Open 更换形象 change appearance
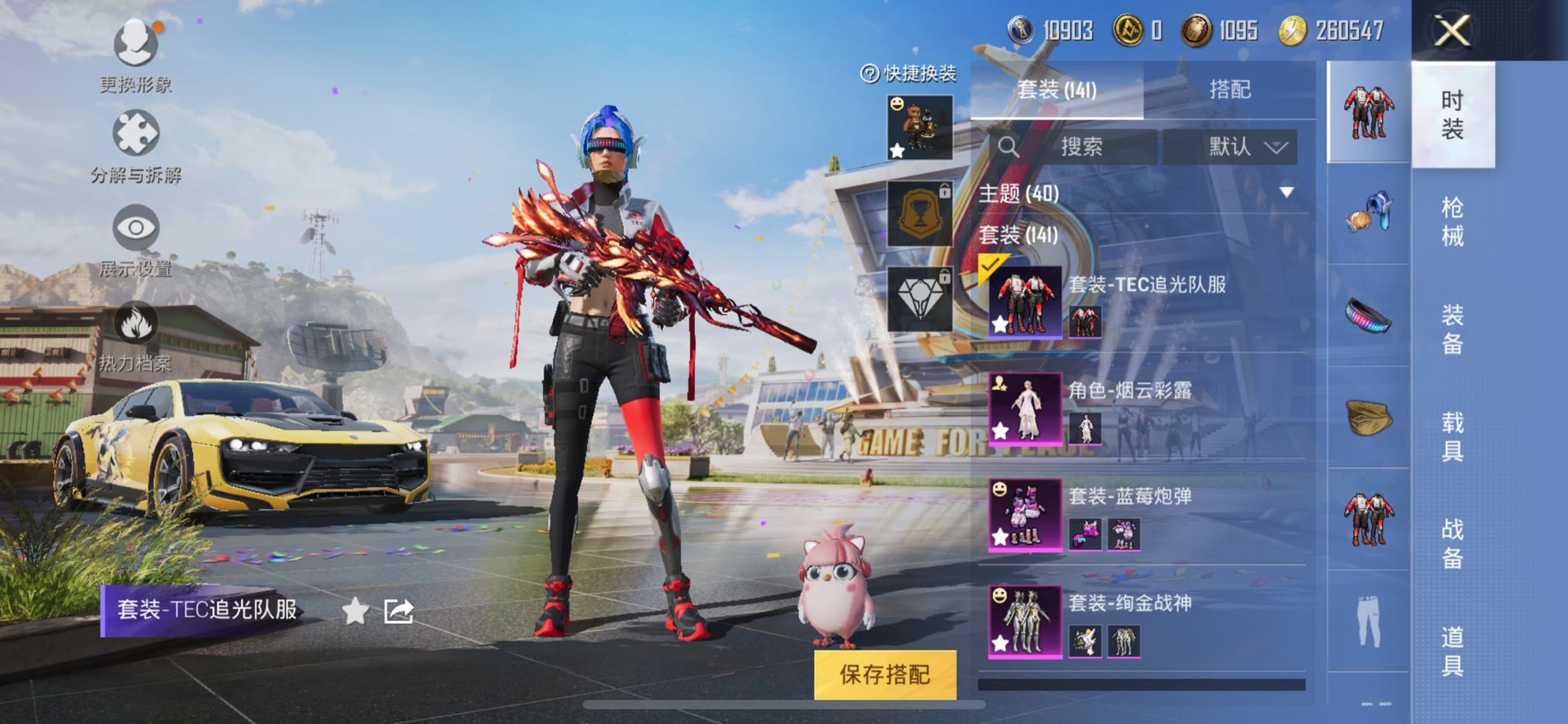 (136, 54)
